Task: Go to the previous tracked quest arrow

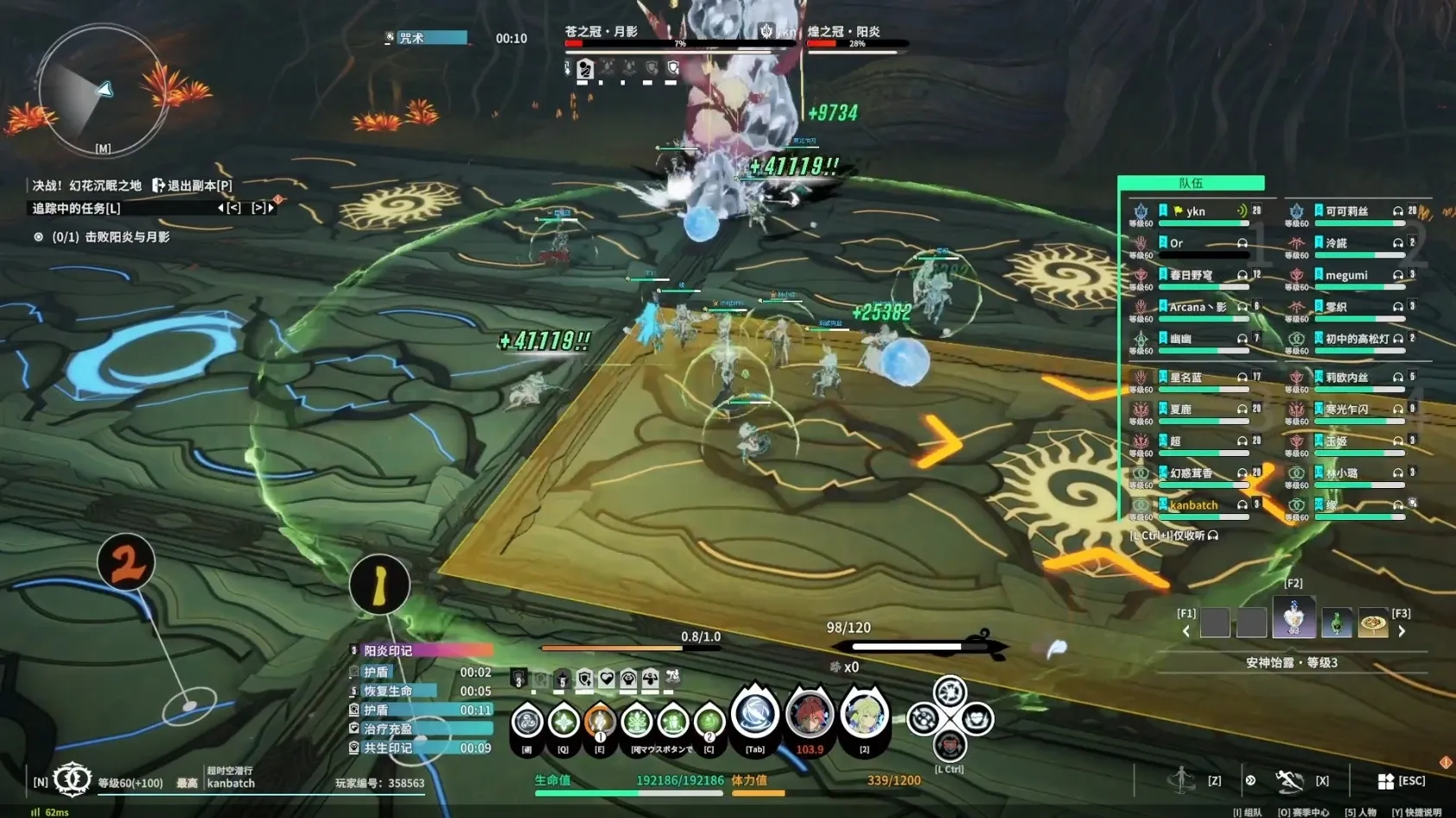Action: coord(221,208)
